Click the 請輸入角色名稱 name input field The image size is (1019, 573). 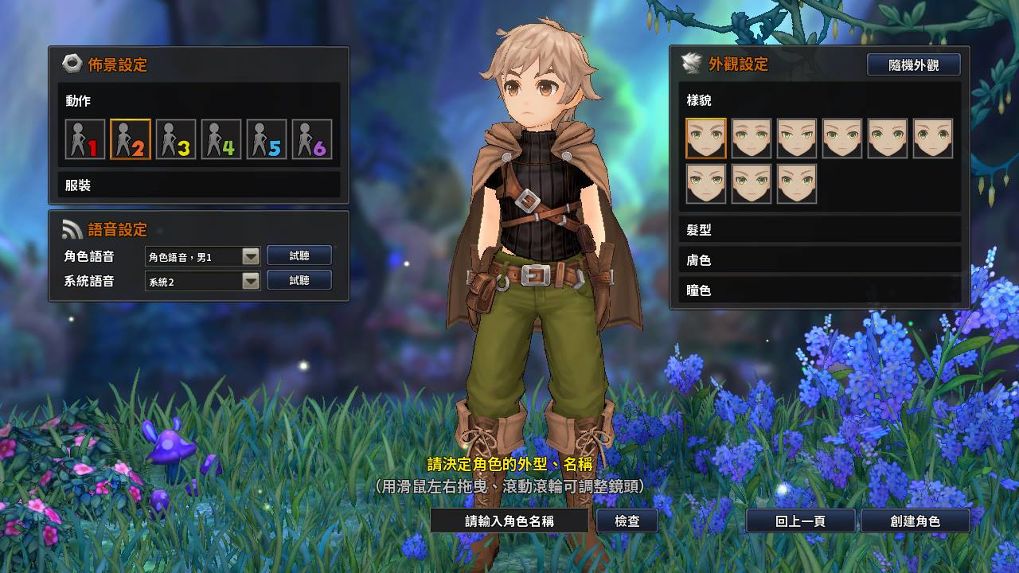(510, 521)
